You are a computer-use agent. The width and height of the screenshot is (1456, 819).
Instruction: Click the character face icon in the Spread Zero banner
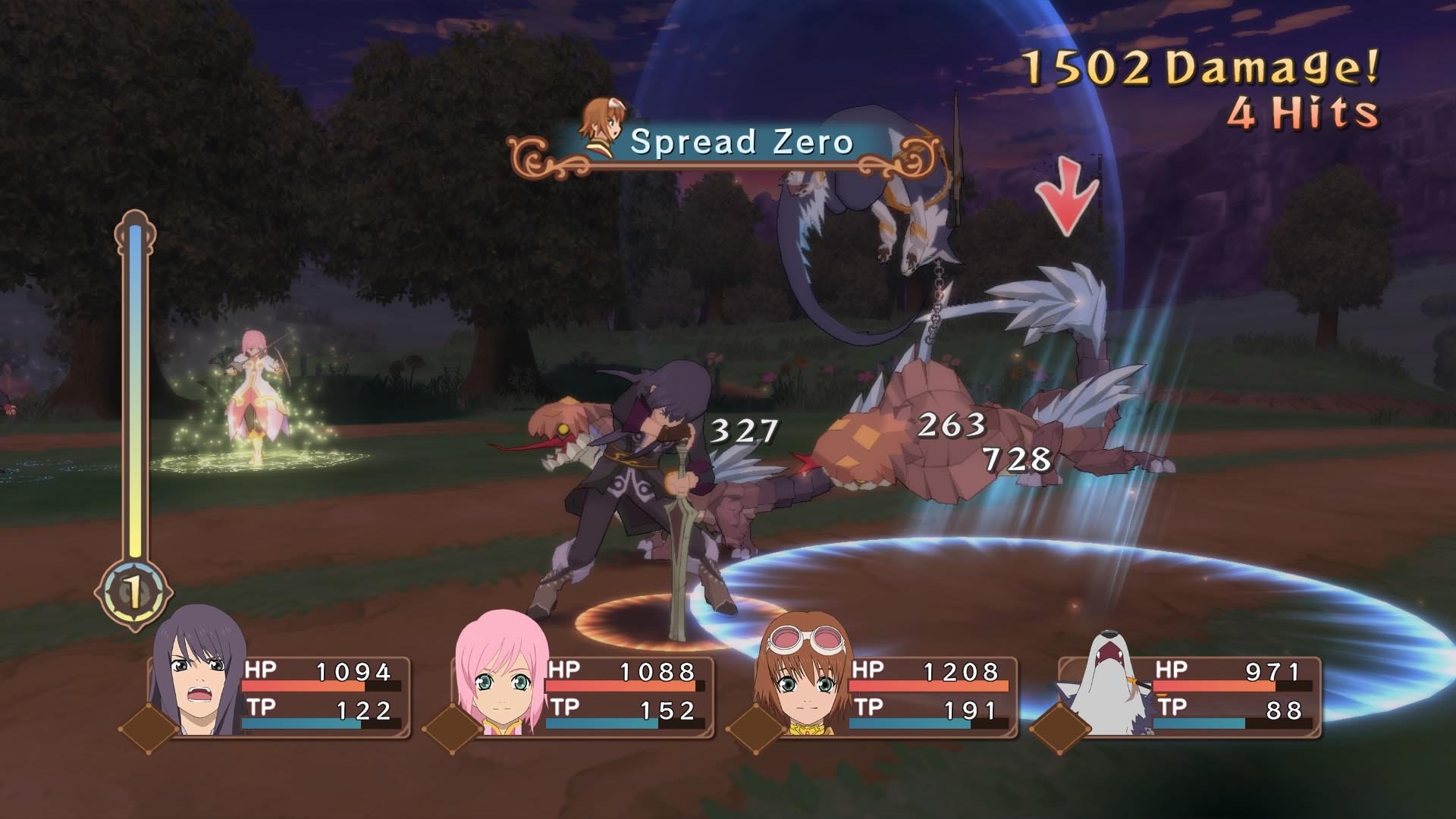pyautogui.click(x=603, y=125)
